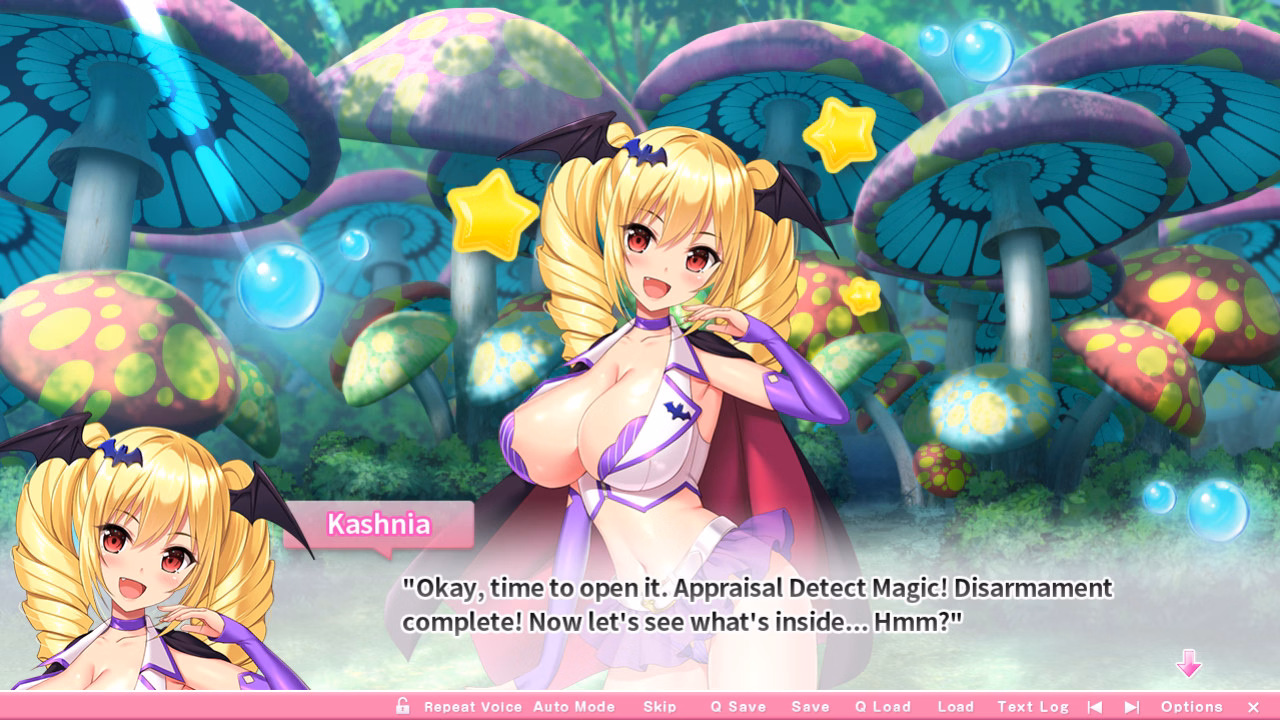Open the Text Log

coord(1033,706)
